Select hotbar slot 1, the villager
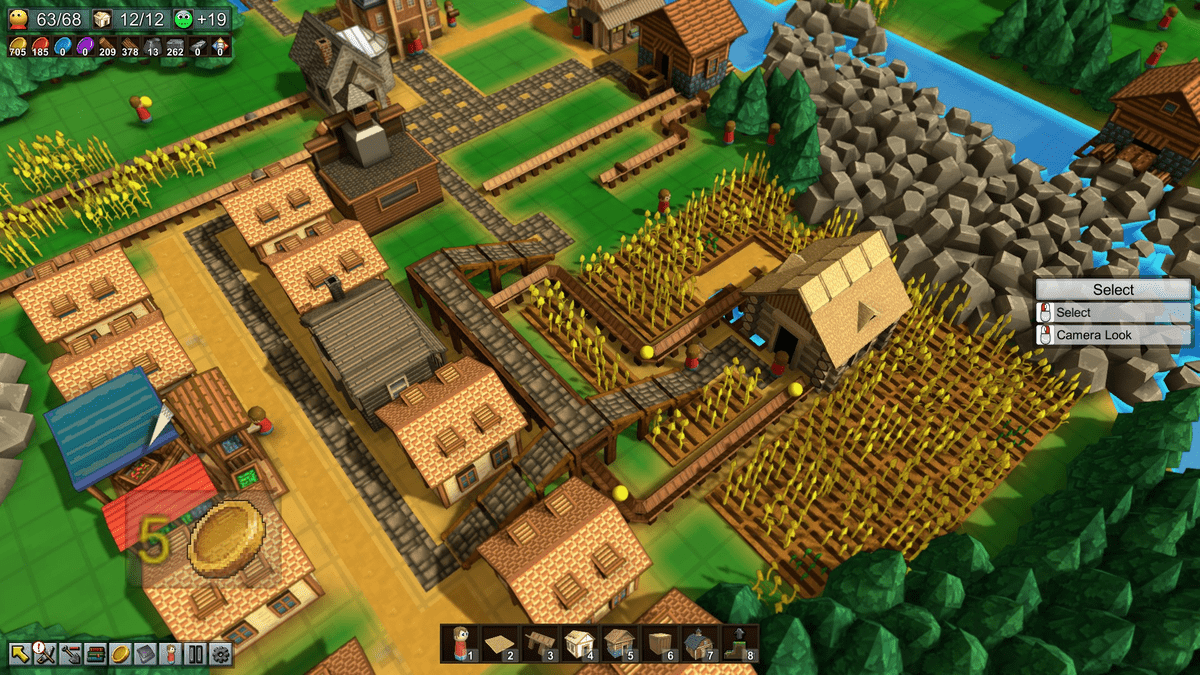 pyautogui.click(x=460, y=643)
